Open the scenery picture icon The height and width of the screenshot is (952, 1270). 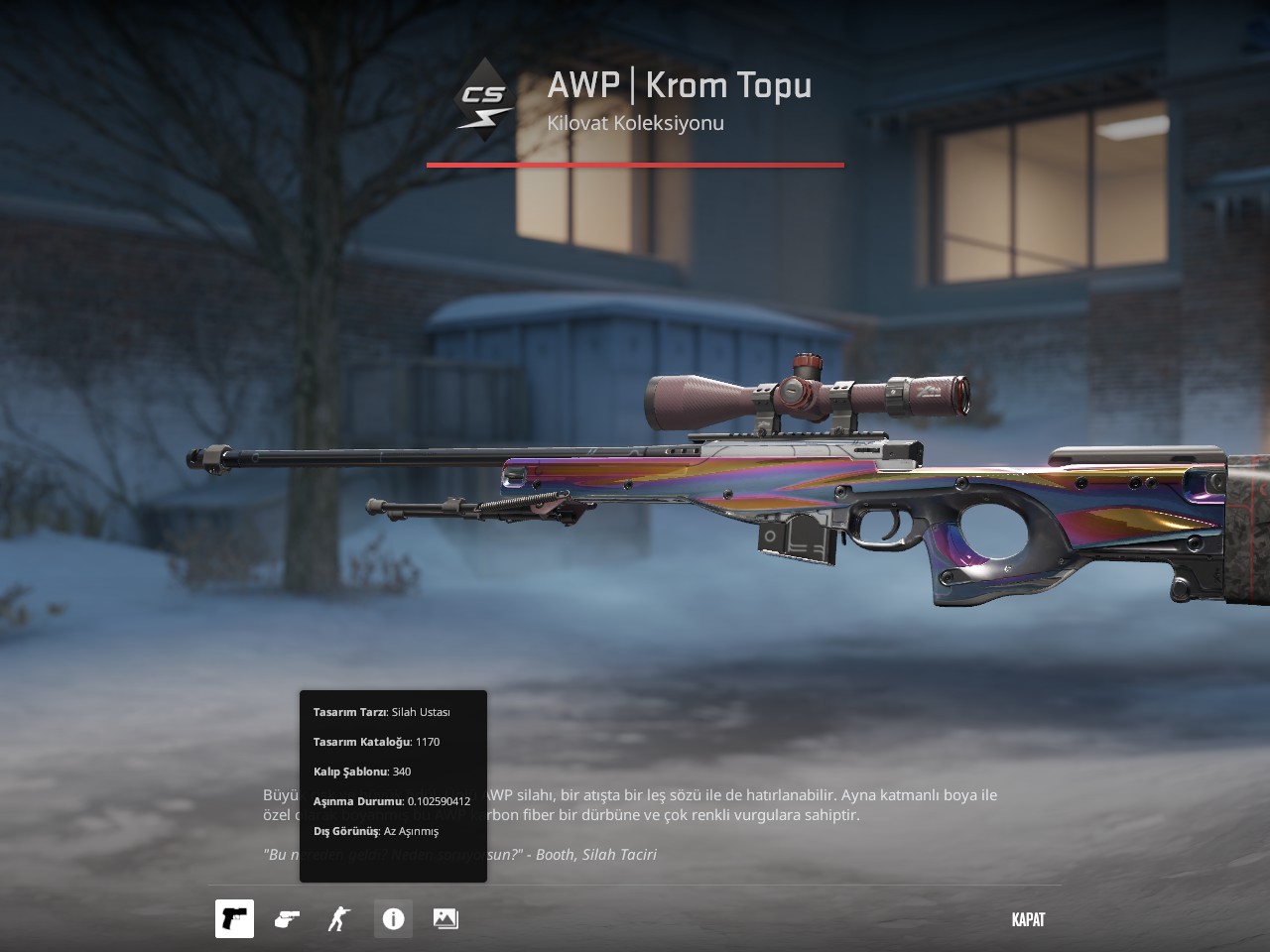point(445,919)
